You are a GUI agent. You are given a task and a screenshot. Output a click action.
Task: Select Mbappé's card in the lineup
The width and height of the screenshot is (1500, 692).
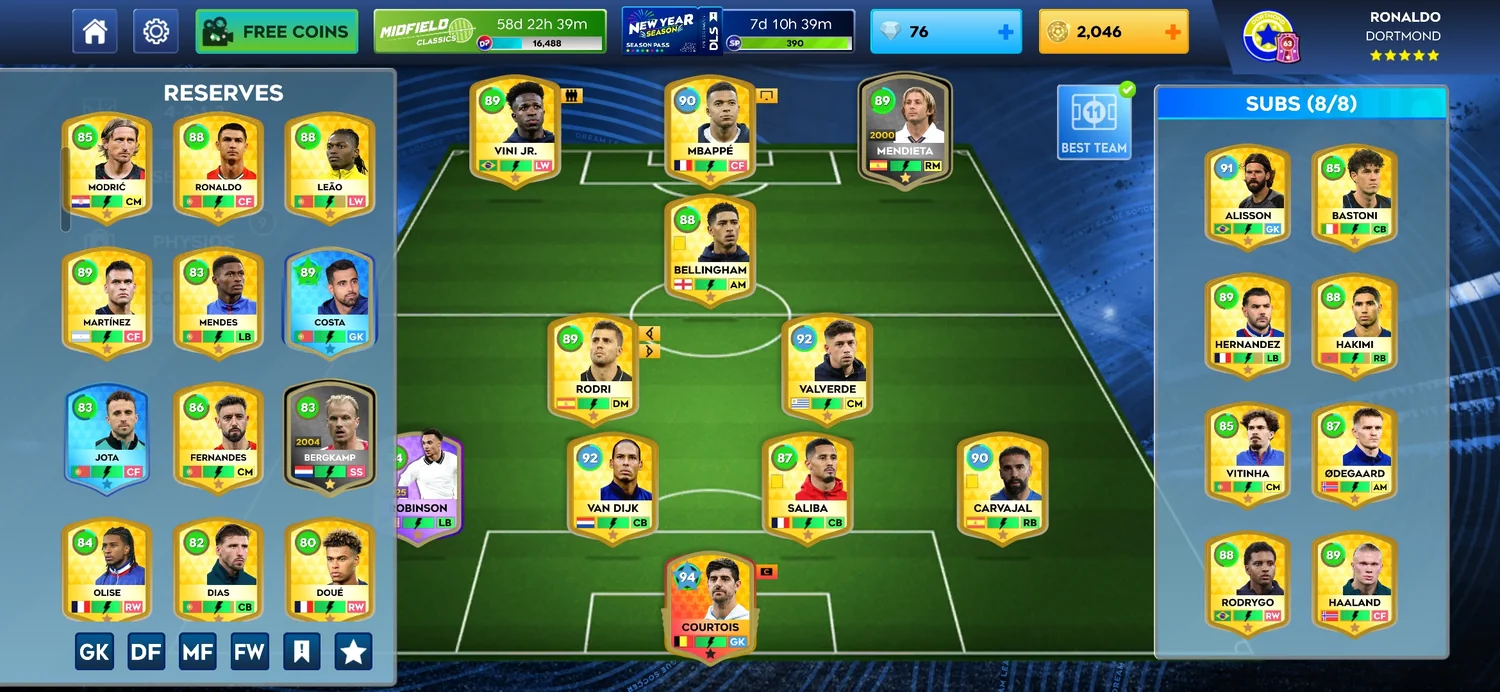710,130
